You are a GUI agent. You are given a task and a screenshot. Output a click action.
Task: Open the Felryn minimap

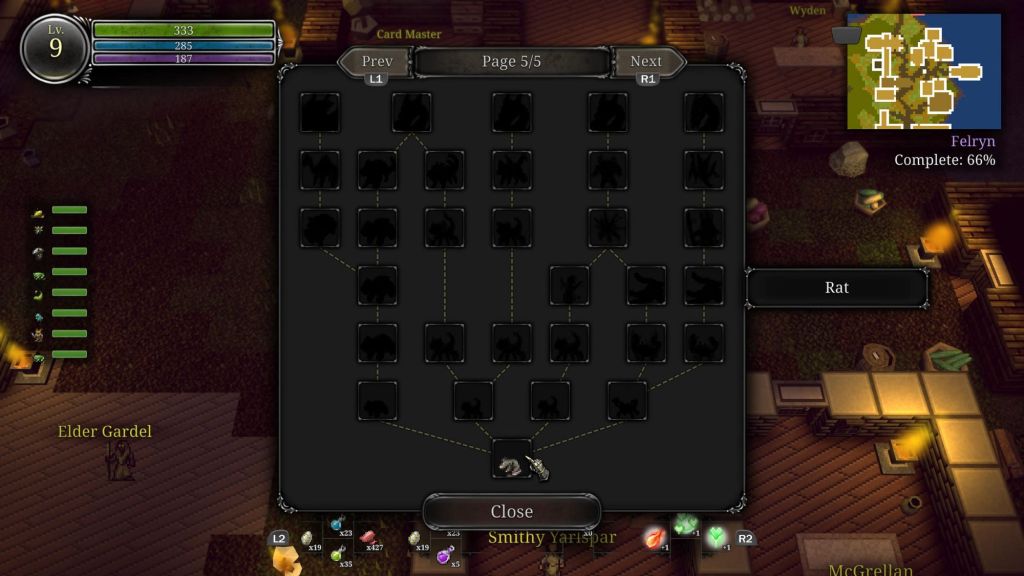click(923, 71)
